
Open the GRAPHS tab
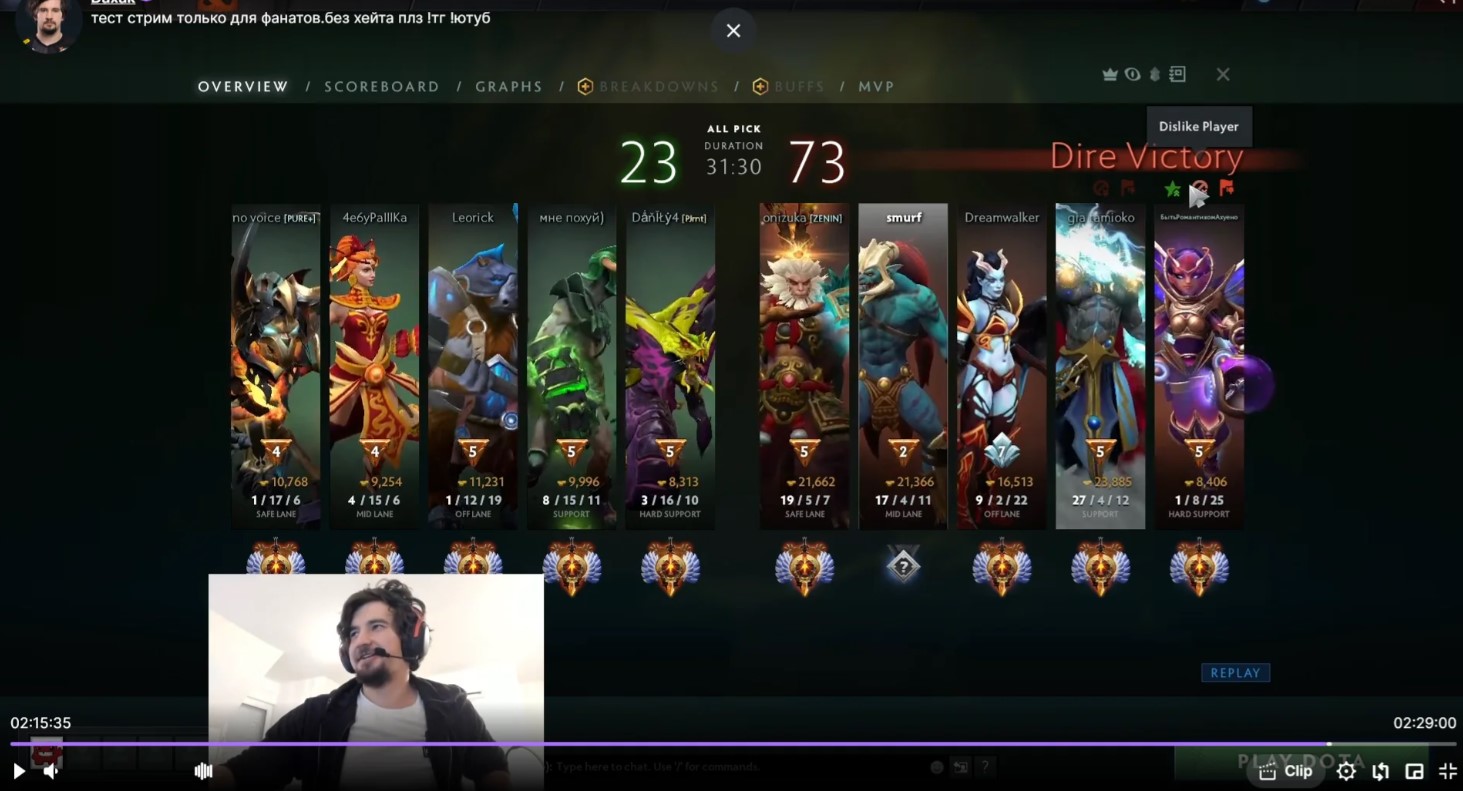[509, 86]
